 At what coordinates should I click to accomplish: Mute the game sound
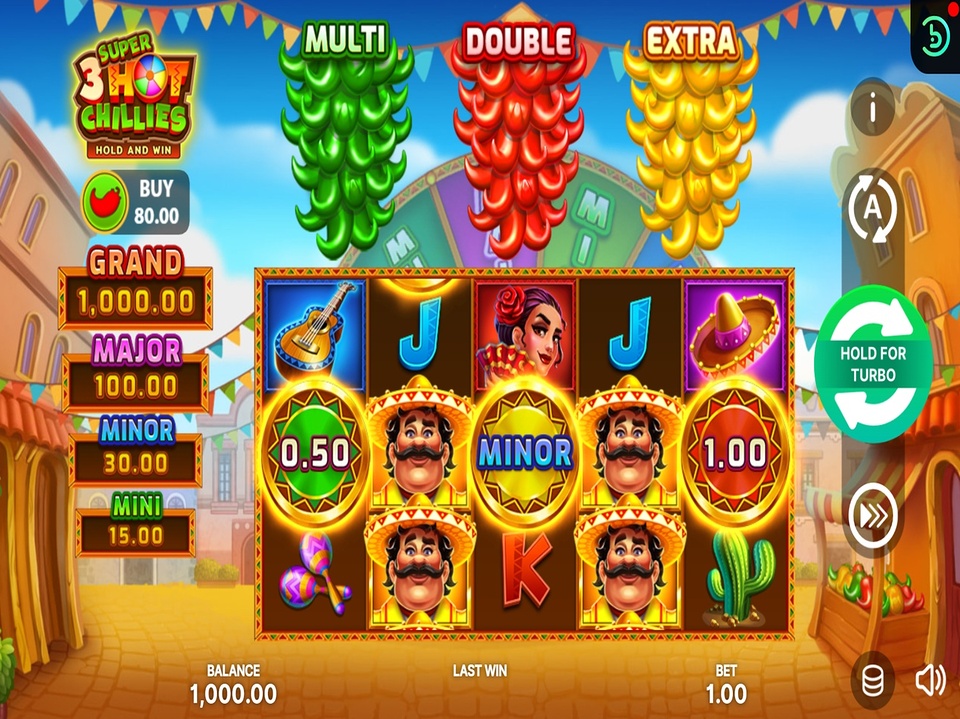[x=930, y=681]
